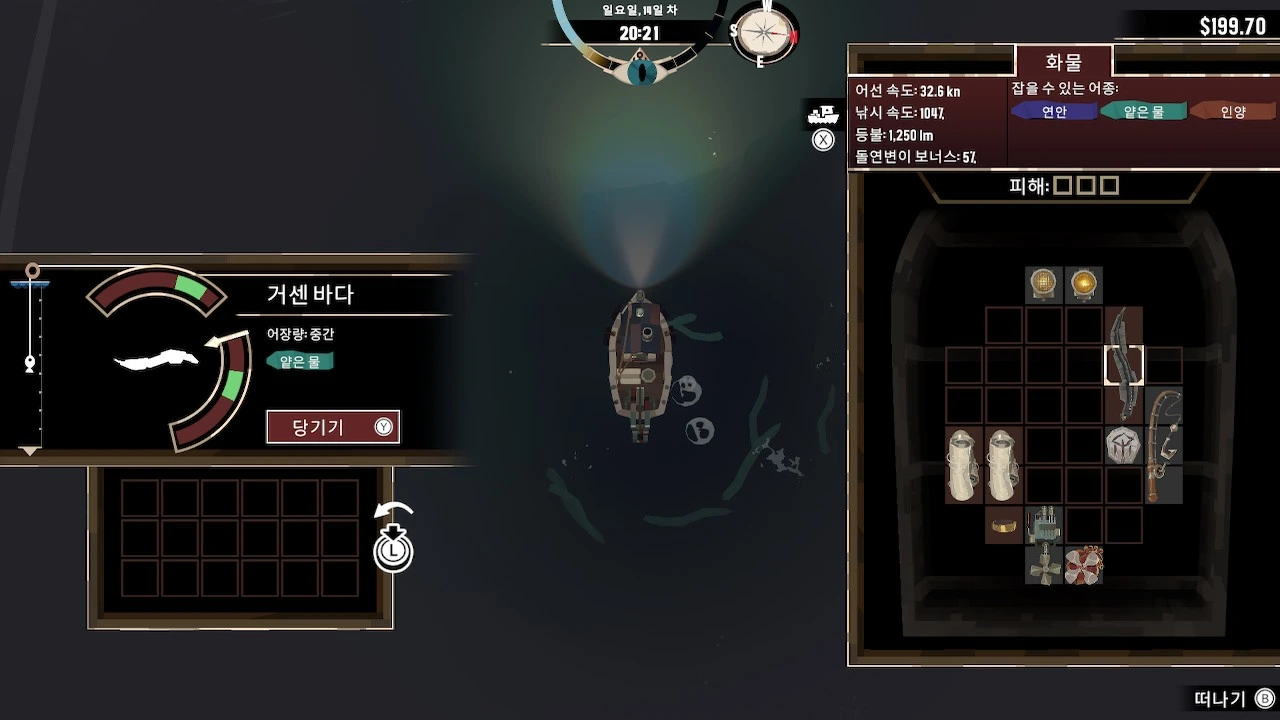1280x720 pixels.
Task: Choose the grille-covered lamp slot
Action: tap(1044, 285)
